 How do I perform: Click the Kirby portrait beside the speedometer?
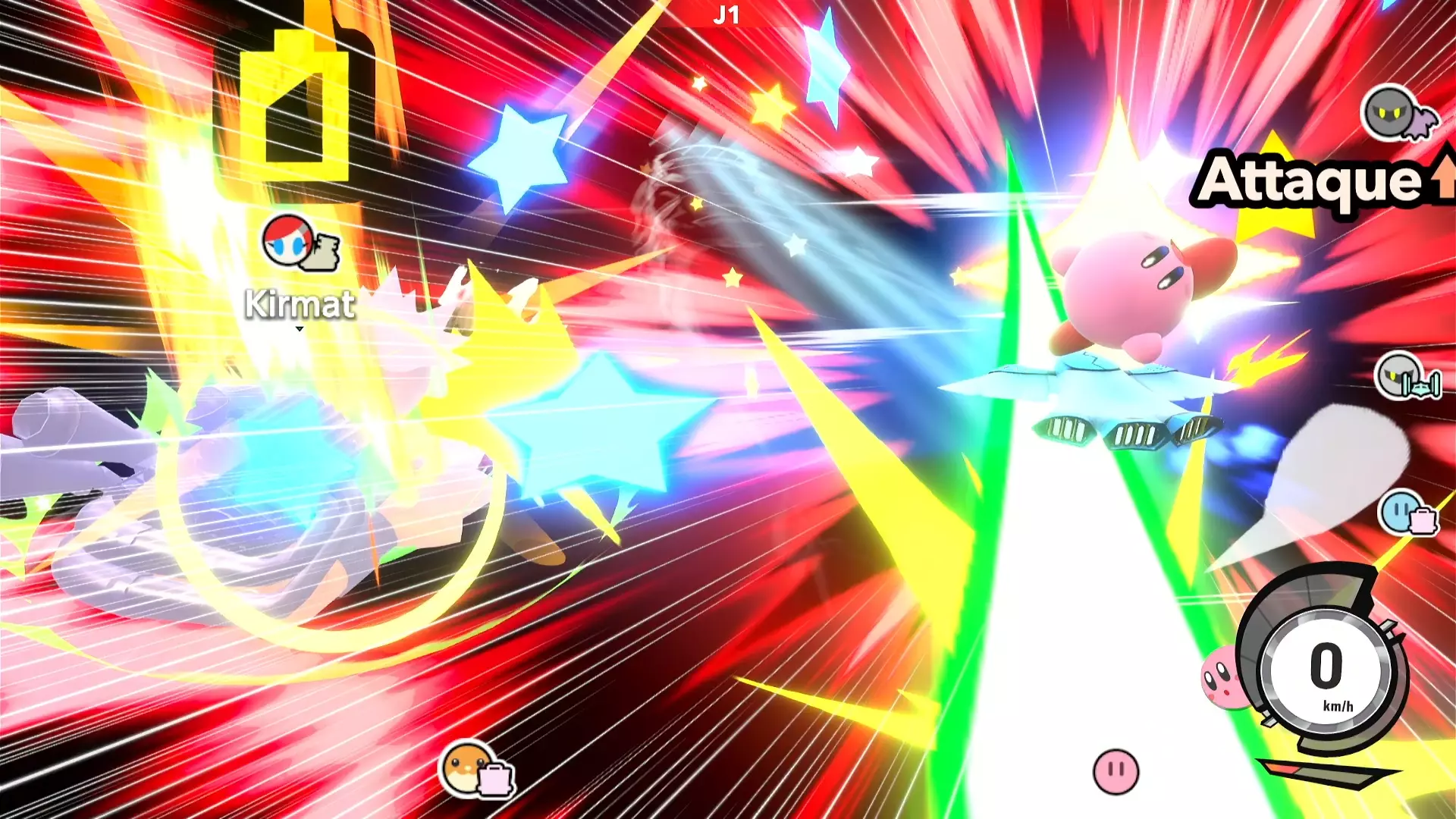point(1220,676)
